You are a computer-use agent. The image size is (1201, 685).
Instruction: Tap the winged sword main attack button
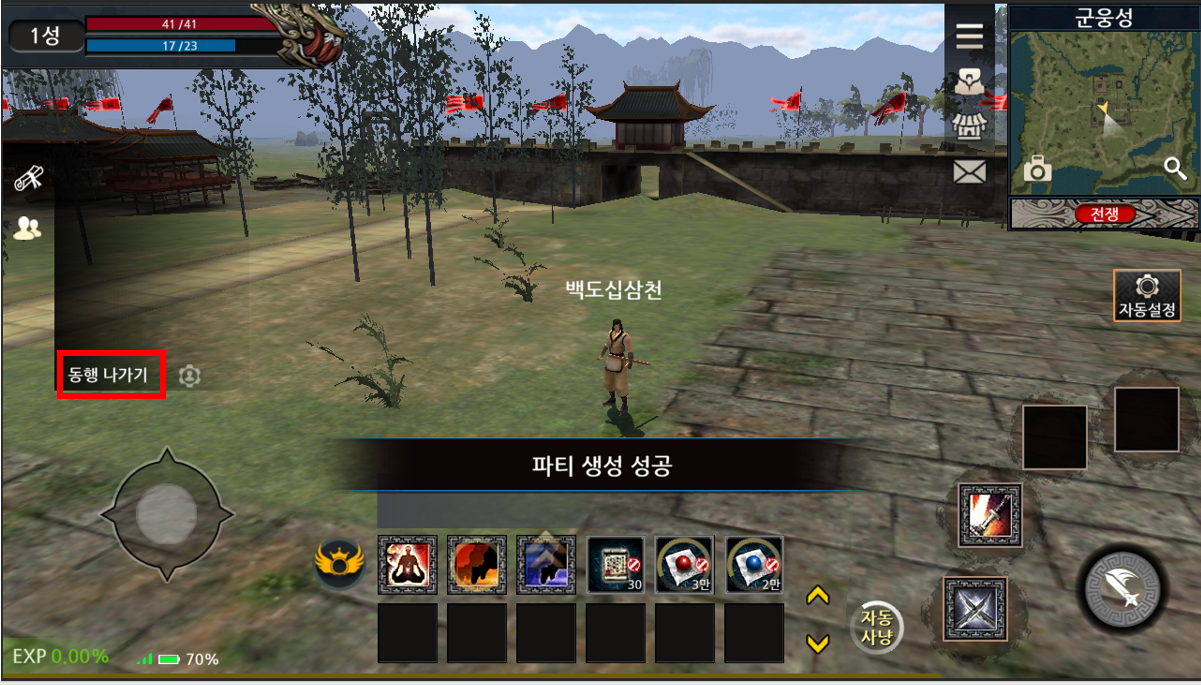1122,588
